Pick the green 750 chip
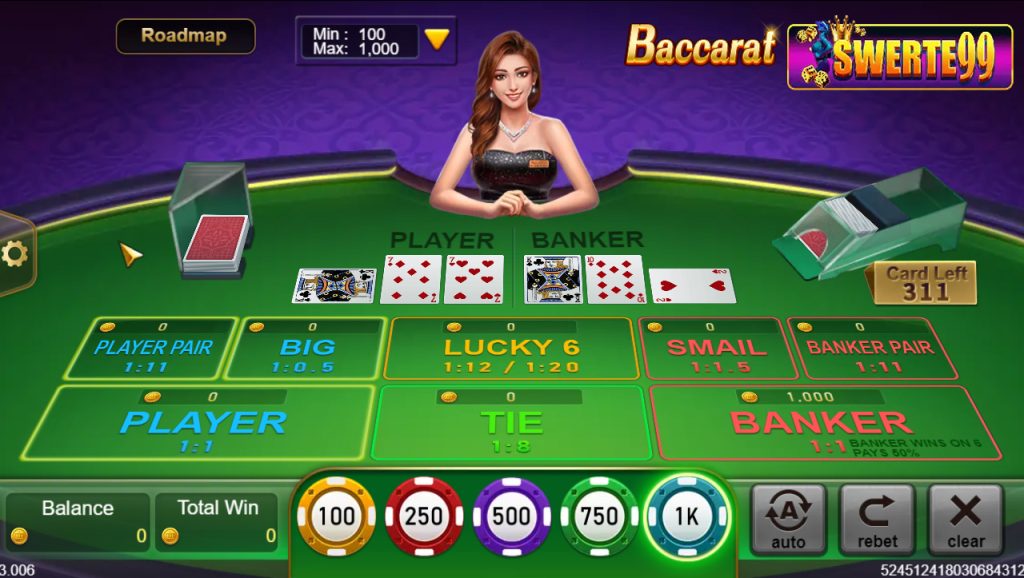This screenshot has height=578, width=1024. (599, 516)
